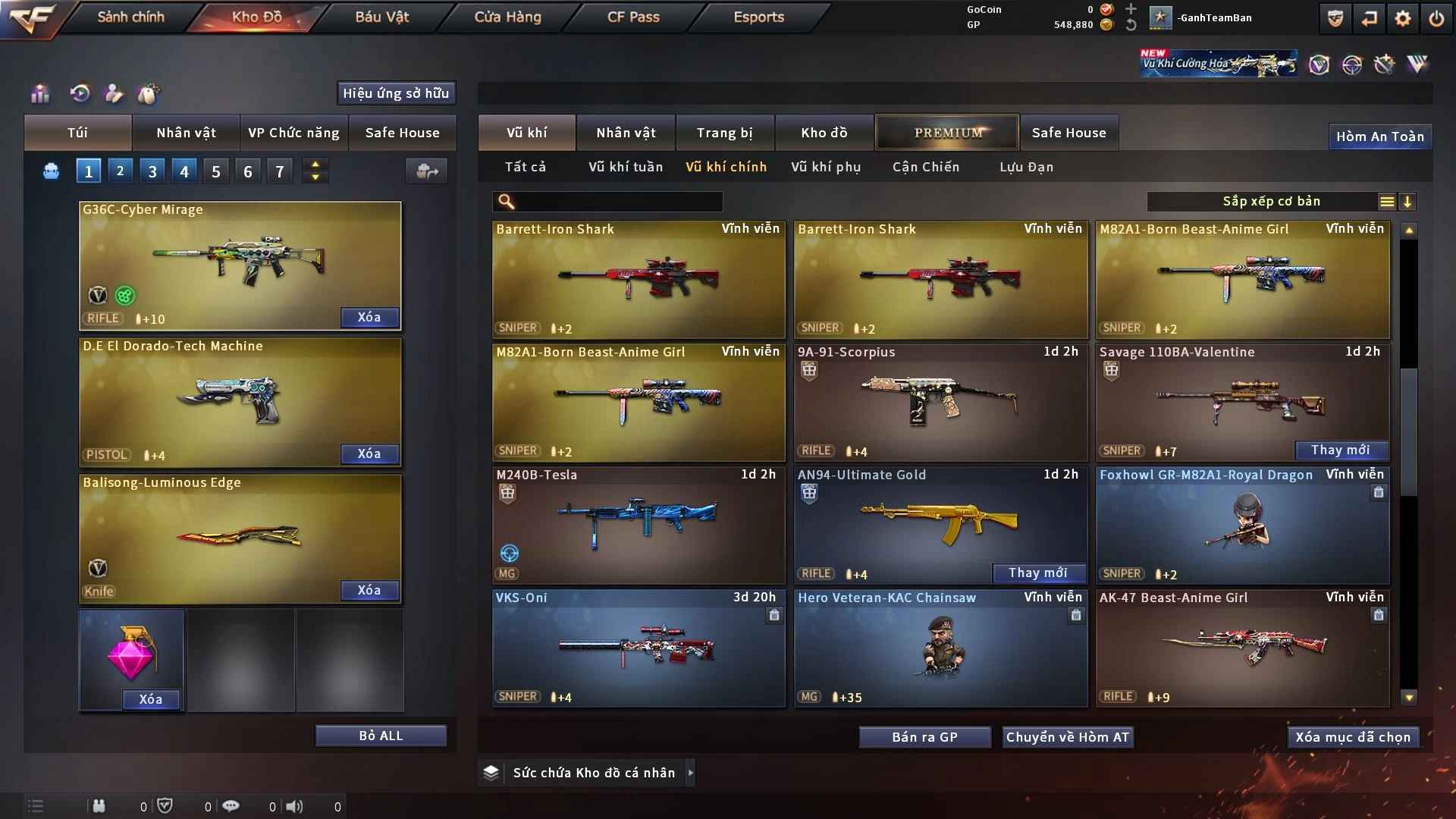Open the CF Pass page

pos(633,17)
